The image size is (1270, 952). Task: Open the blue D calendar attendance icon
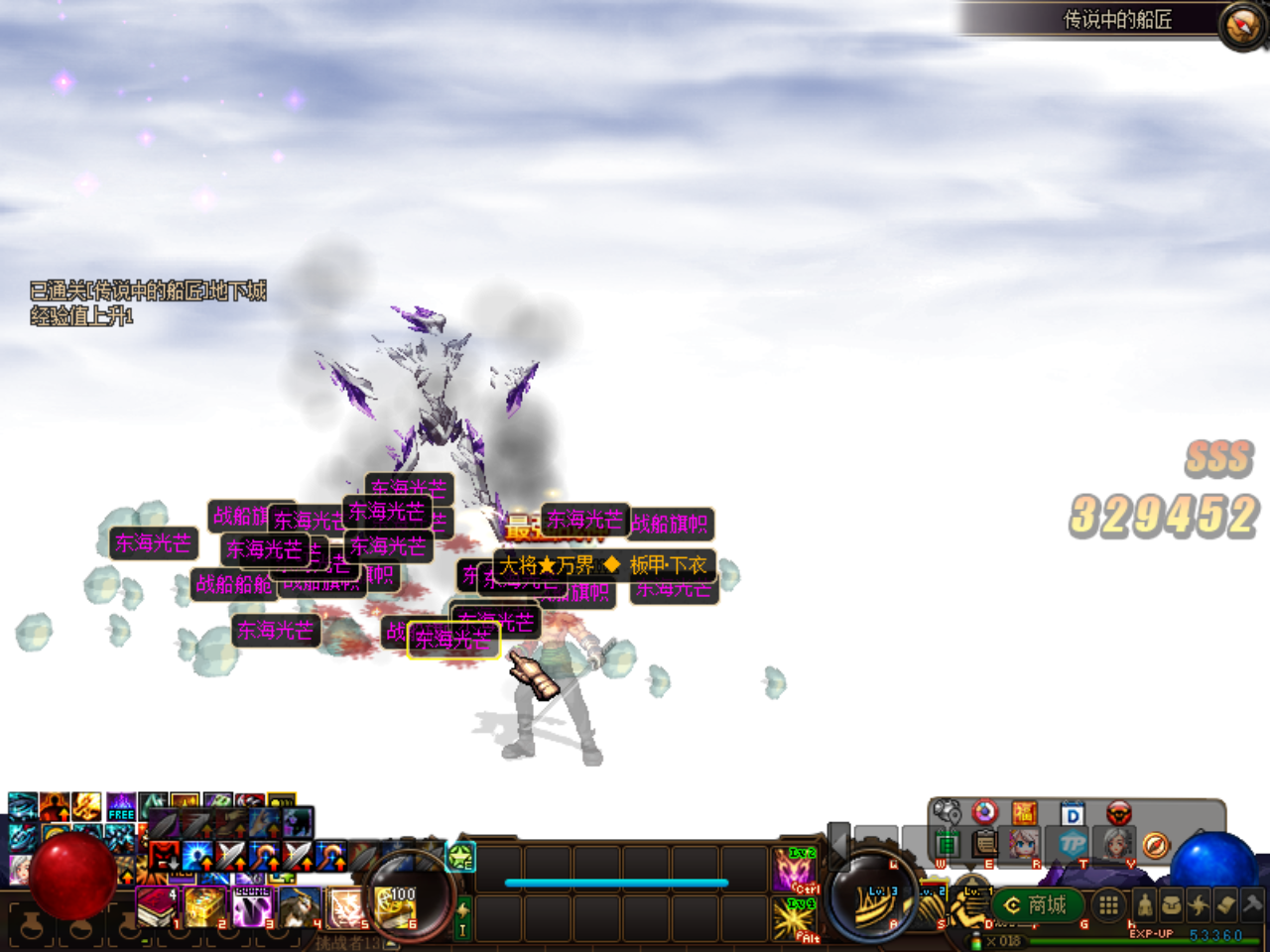(1071, 813)
